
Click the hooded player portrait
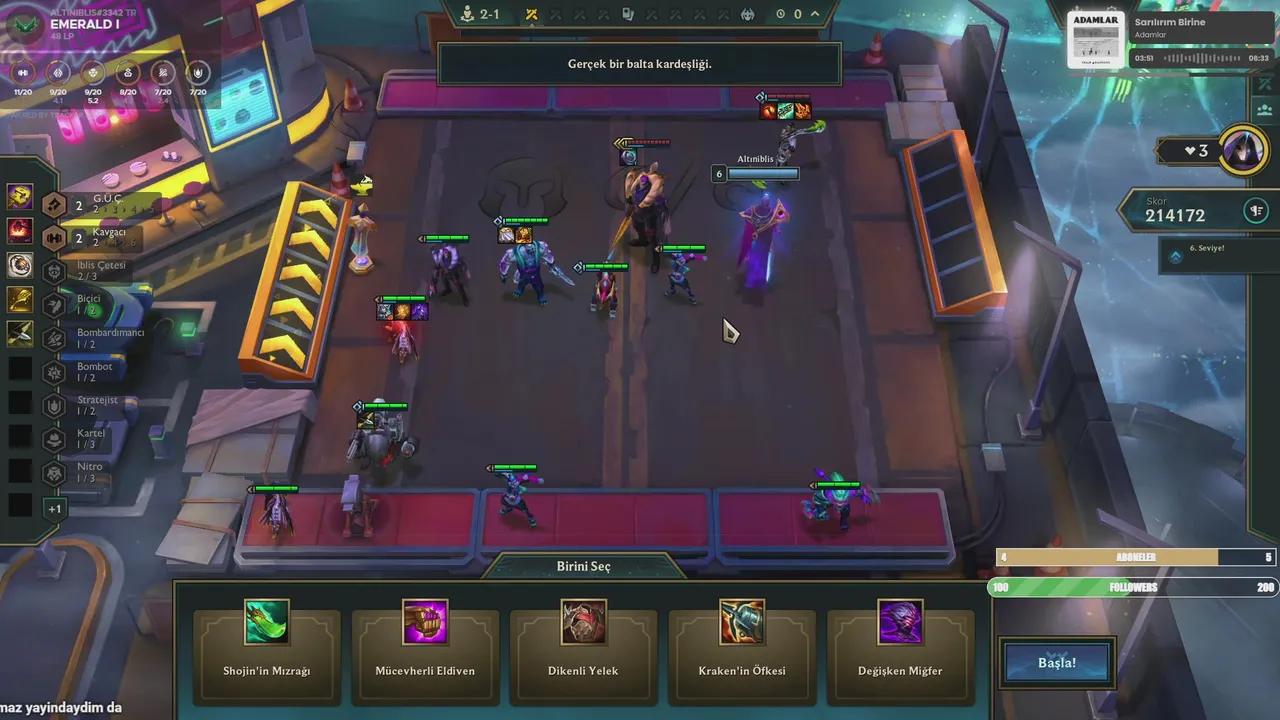pos(1244,150)
